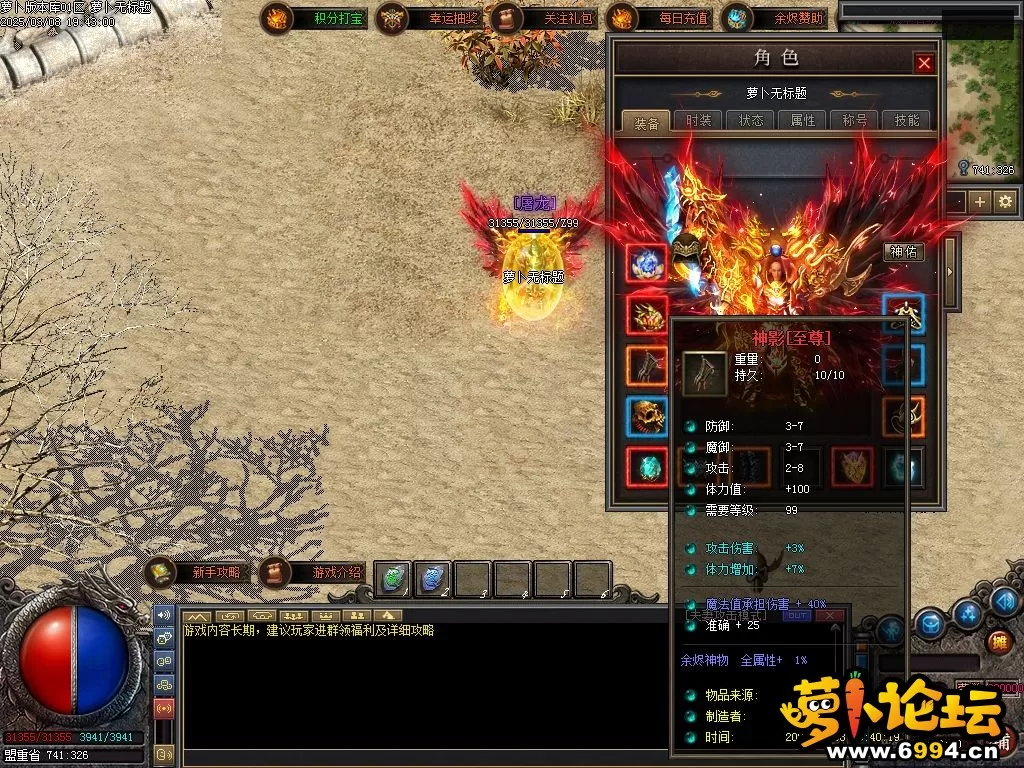Click the 神佑 button
This screenshot has height=768, width=1024.
point(903,252)
